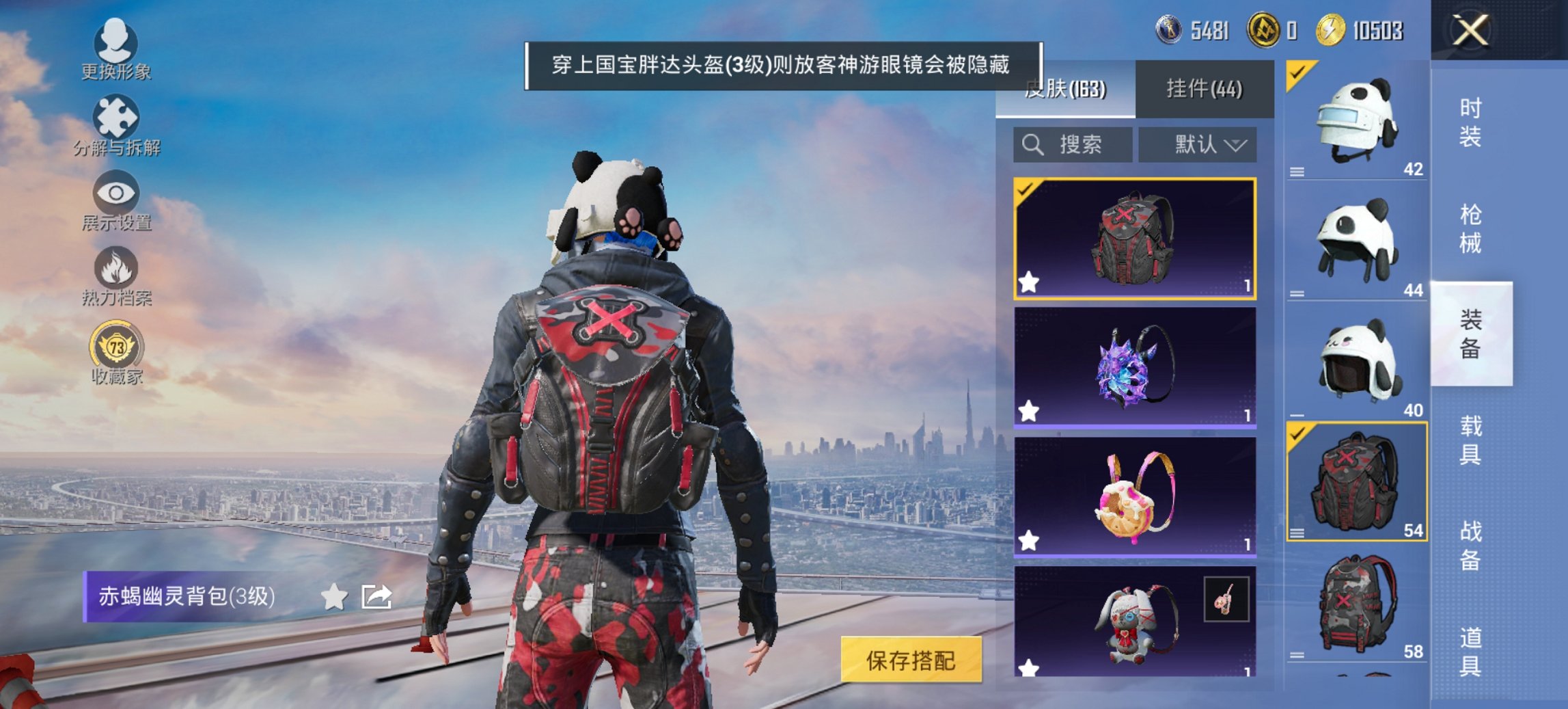The width and height of the screenshot is (1568, 709).
Task: Open the 展示设置 display settings
Action: (116, 198)
